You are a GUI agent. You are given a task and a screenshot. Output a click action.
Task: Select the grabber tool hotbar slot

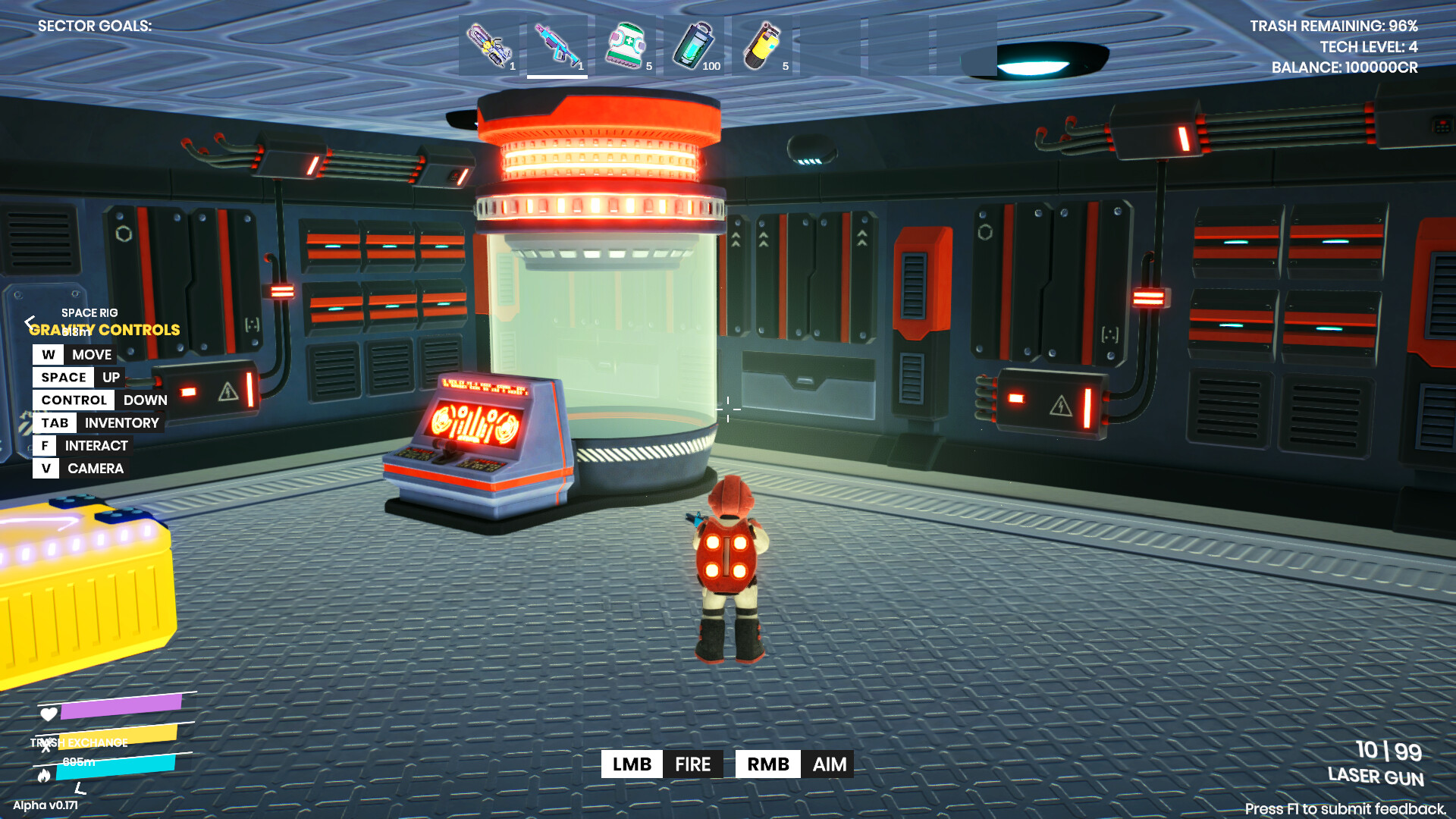[490, 45]
